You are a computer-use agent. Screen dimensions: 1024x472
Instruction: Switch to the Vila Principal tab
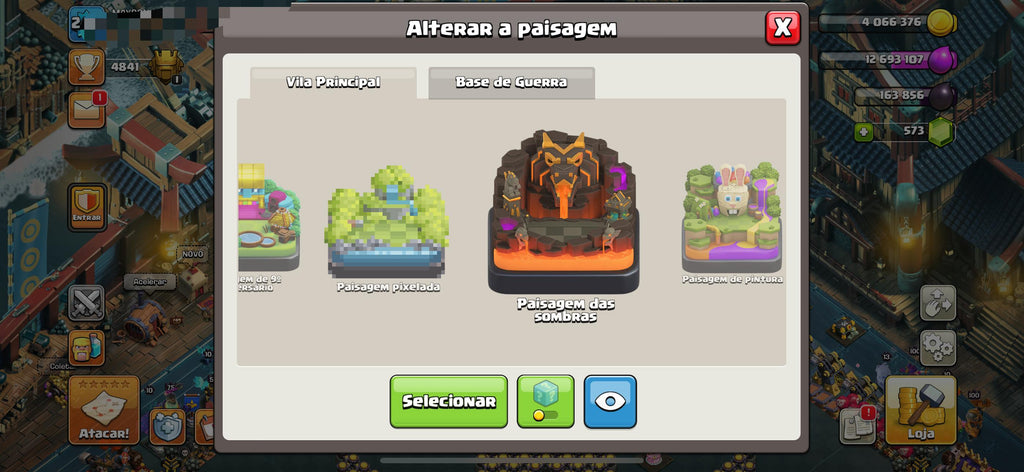coord(333,83)
